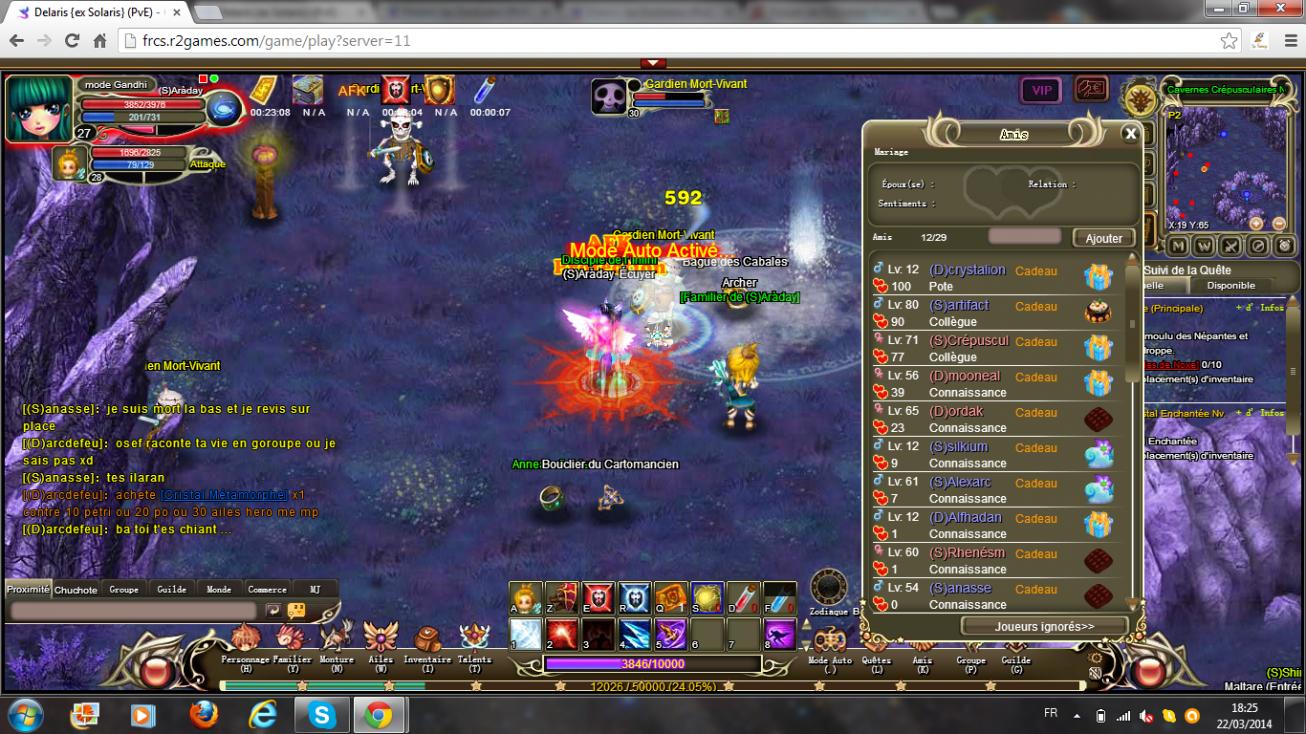Switch chat to the Guilde tab

pyautogui.click(x=172, y=589)
